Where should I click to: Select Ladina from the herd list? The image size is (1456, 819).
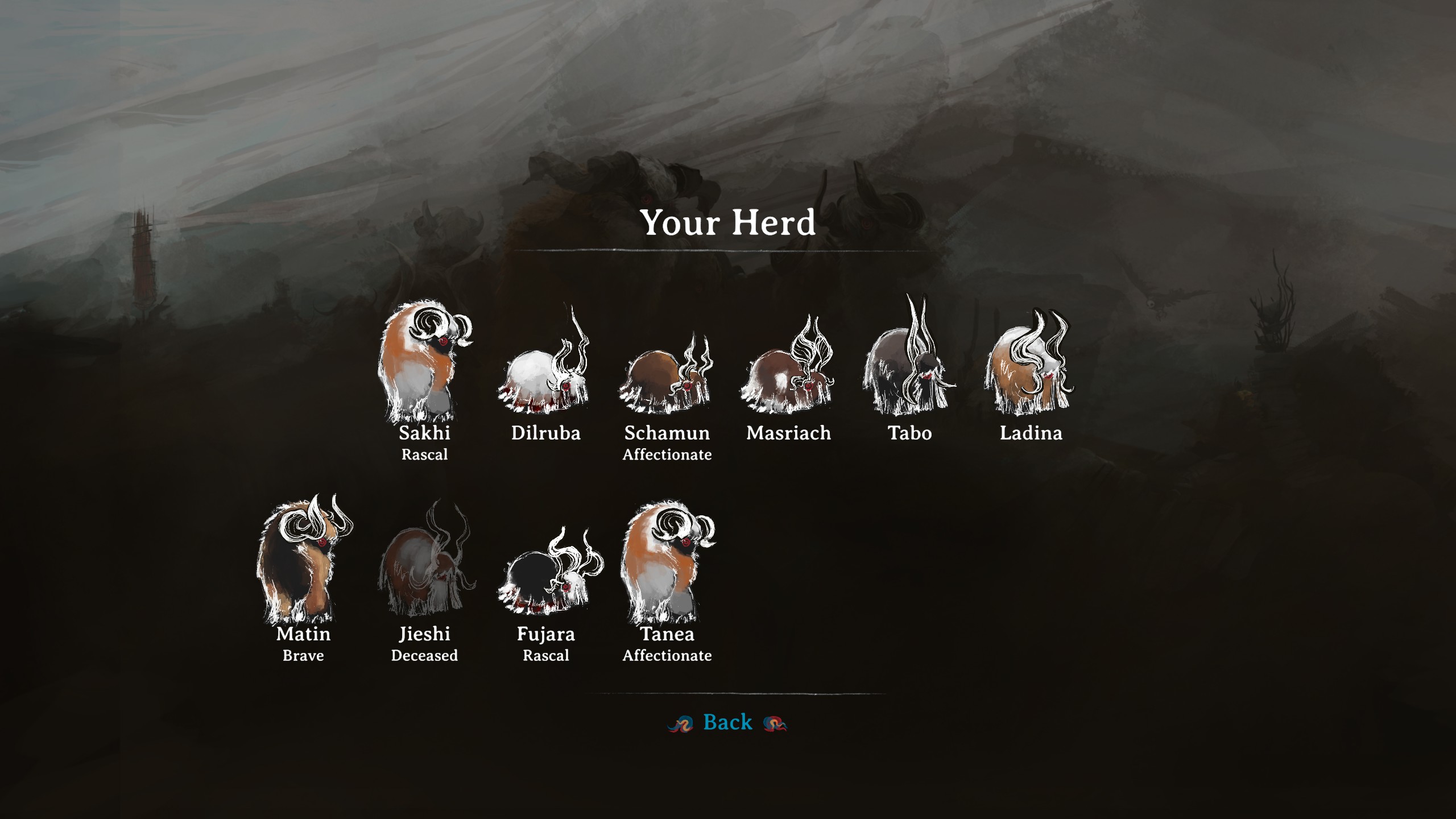(x=1031, y=367)
